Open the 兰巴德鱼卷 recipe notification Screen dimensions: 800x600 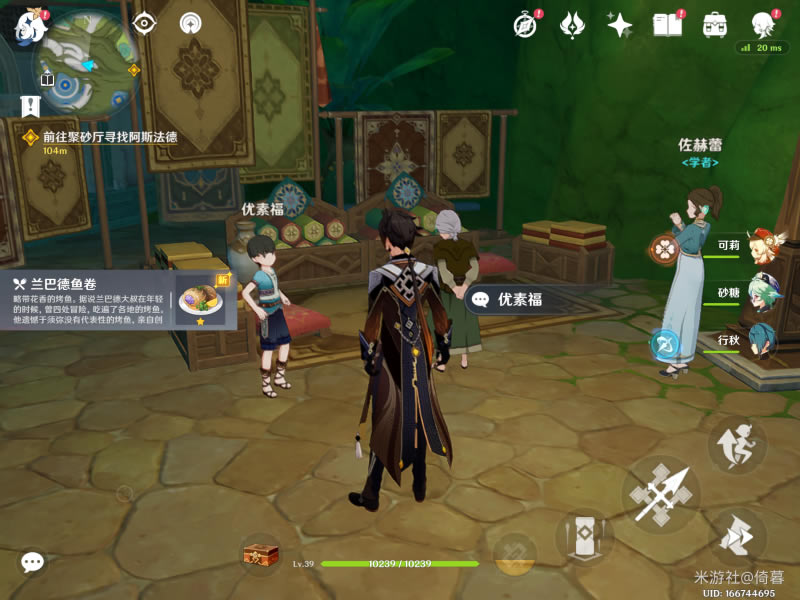pyautogui.click(x=120, y=299)
